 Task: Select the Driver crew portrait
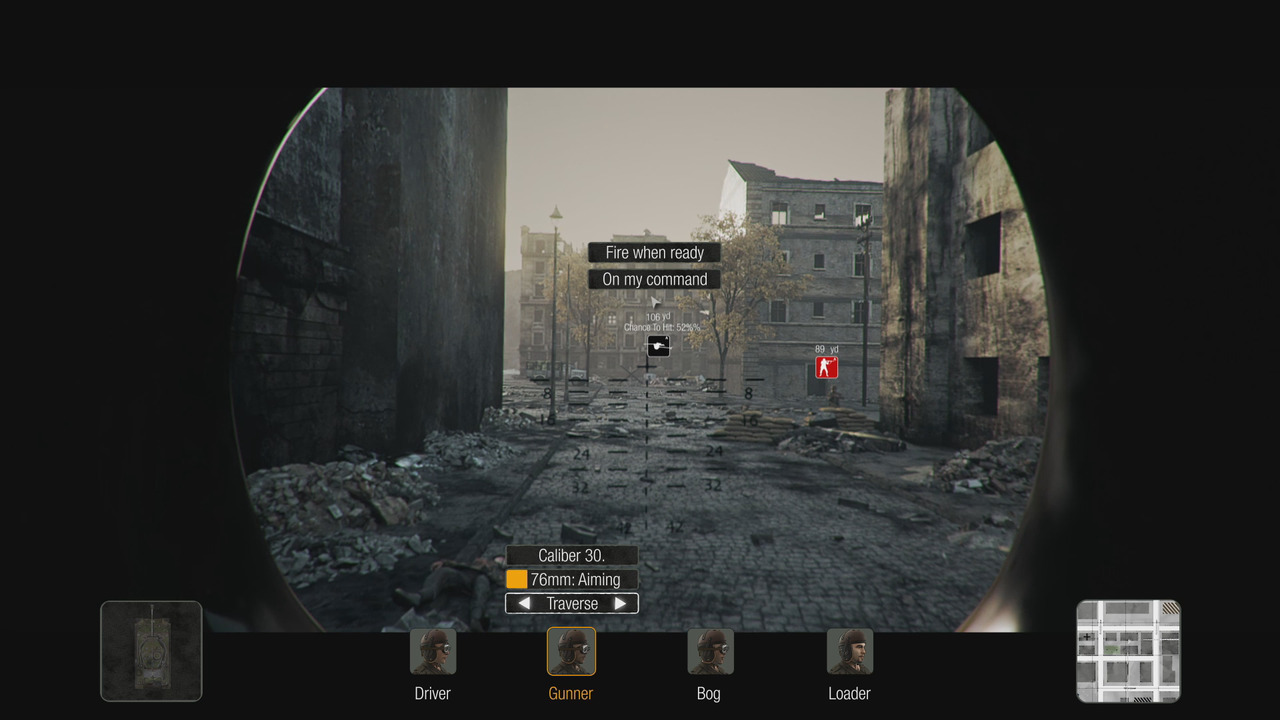coord(433,652)
